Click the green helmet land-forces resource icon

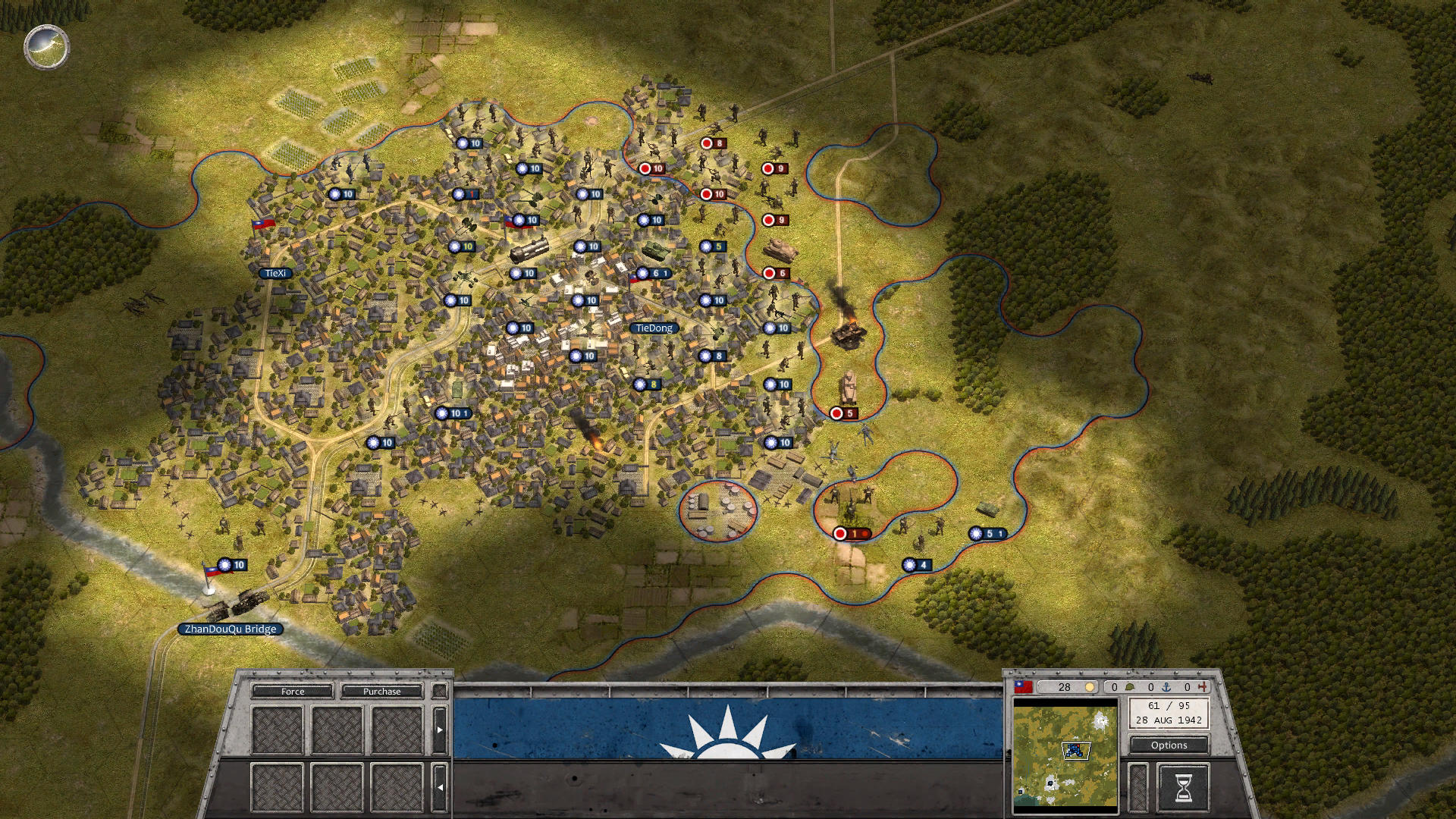pos(1130,686)
